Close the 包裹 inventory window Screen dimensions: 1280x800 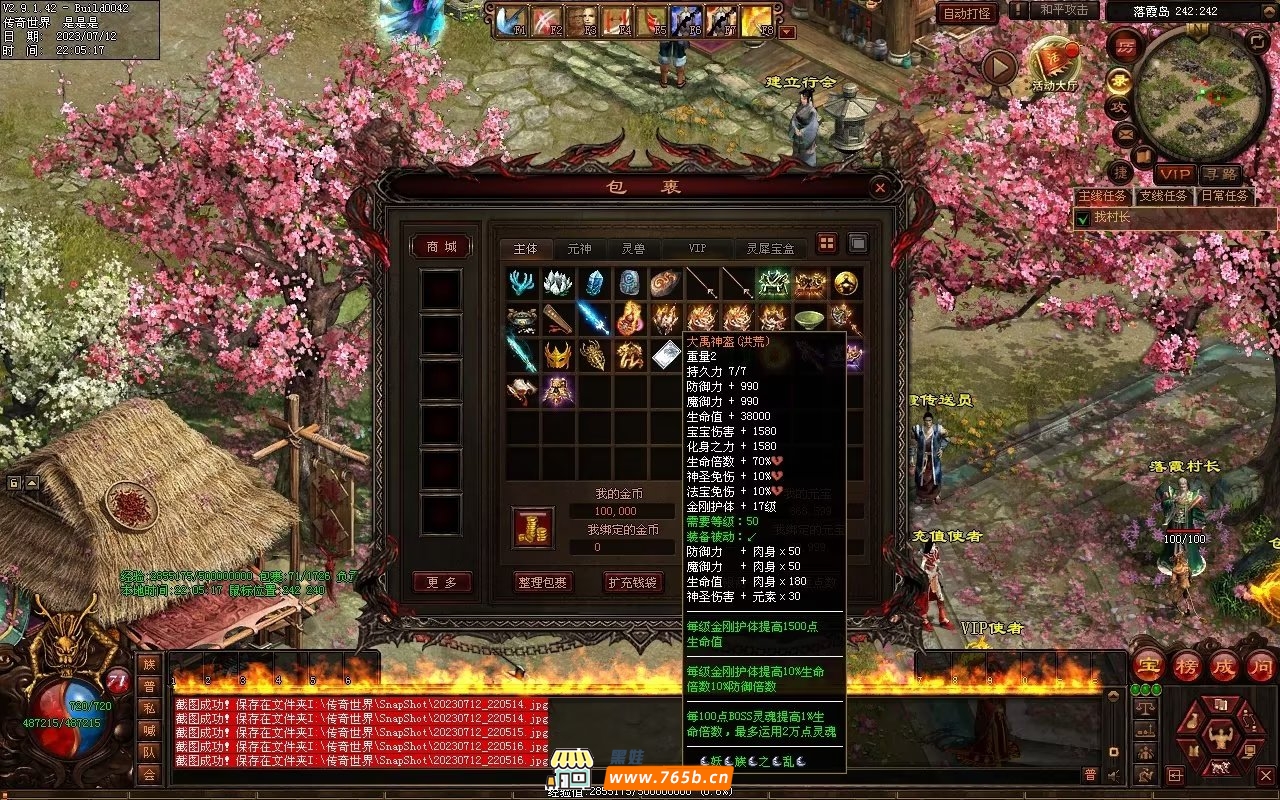pos(879,187)
